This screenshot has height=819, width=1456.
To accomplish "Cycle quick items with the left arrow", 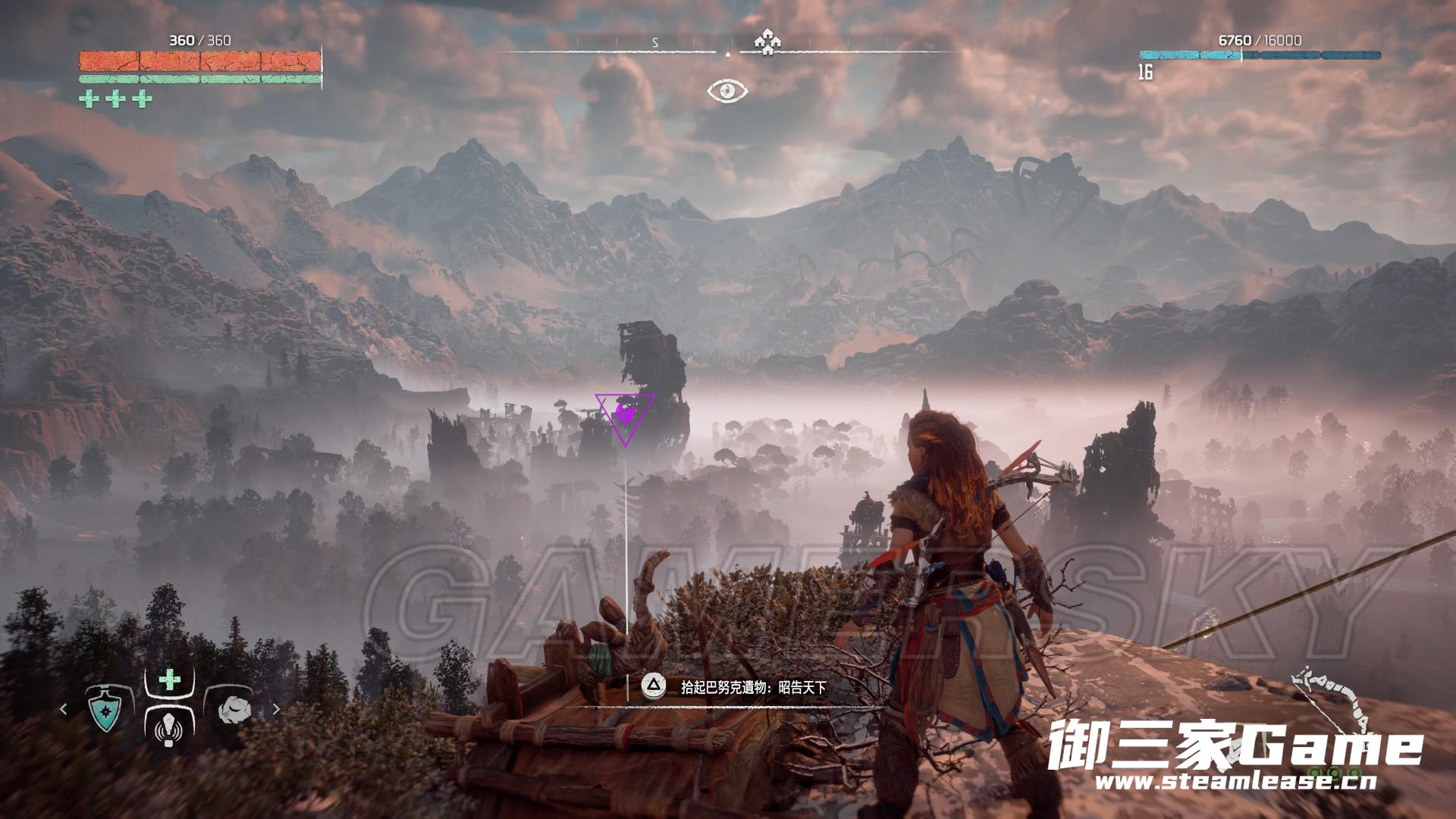I will [64, 710].
